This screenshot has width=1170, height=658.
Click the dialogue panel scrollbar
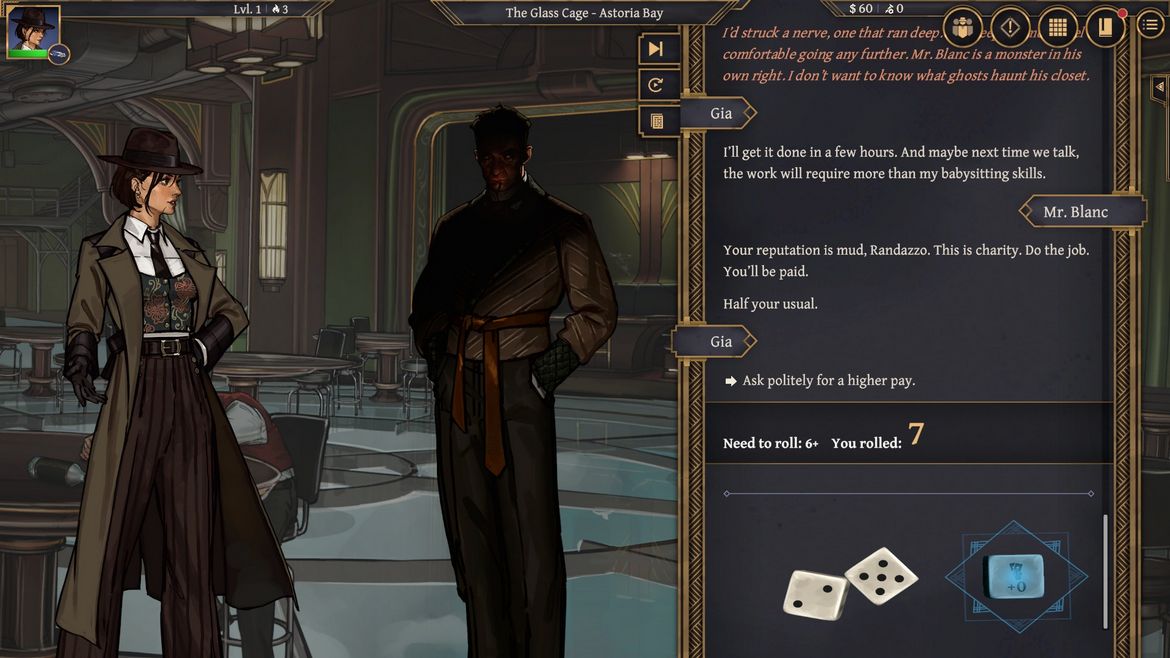pos(1105,570)
